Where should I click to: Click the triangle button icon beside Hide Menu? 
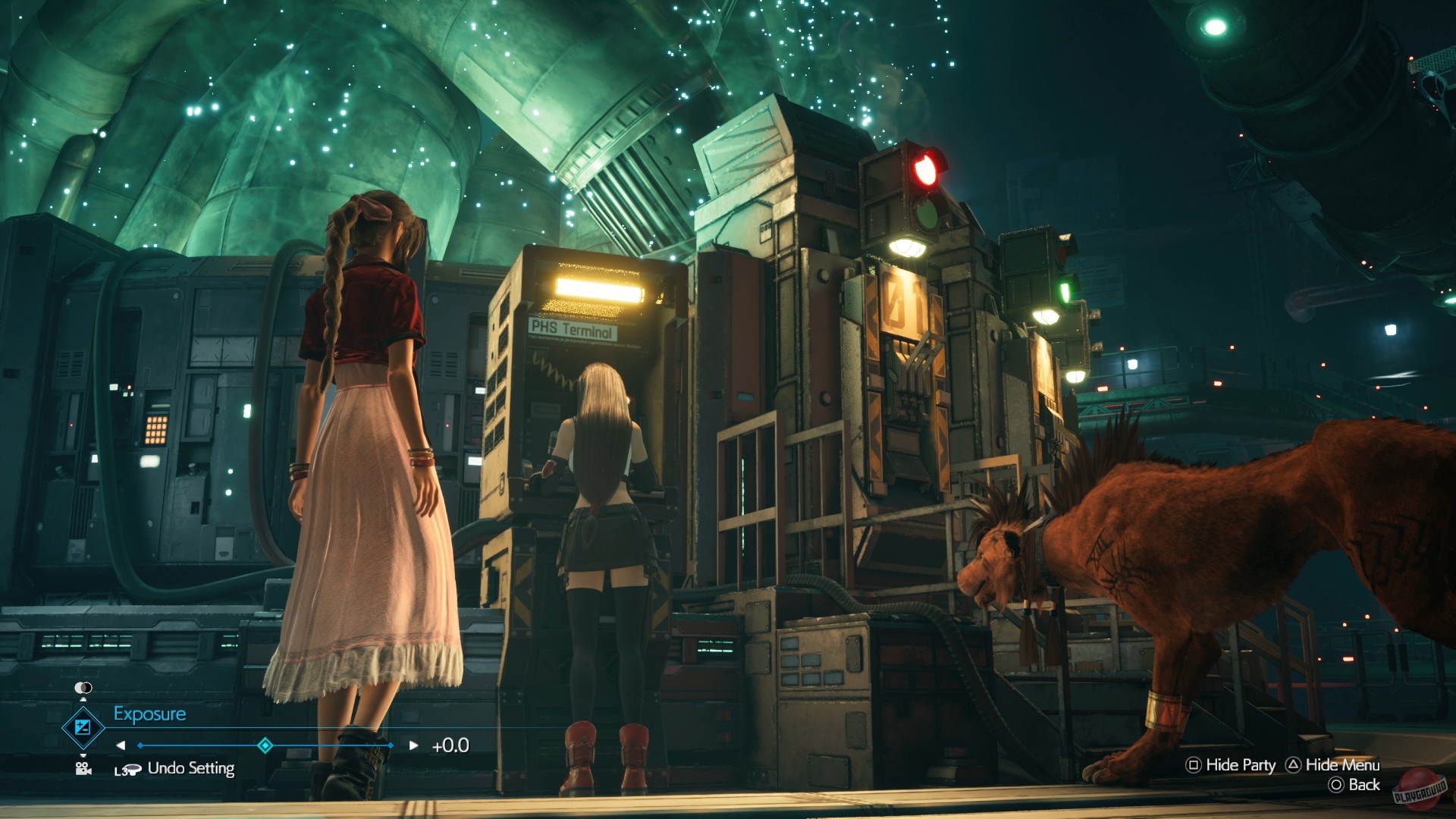(1294, 764)
